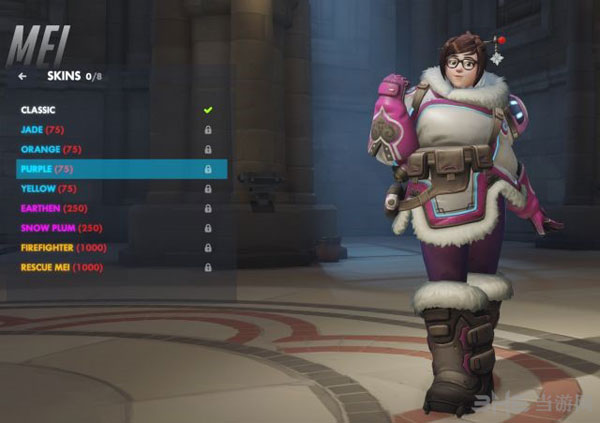Click the back arrow beside SKINS
Image resolution: width=600 pixels, height=423 pixels.
pyautogui.click(x=23, y=75)
